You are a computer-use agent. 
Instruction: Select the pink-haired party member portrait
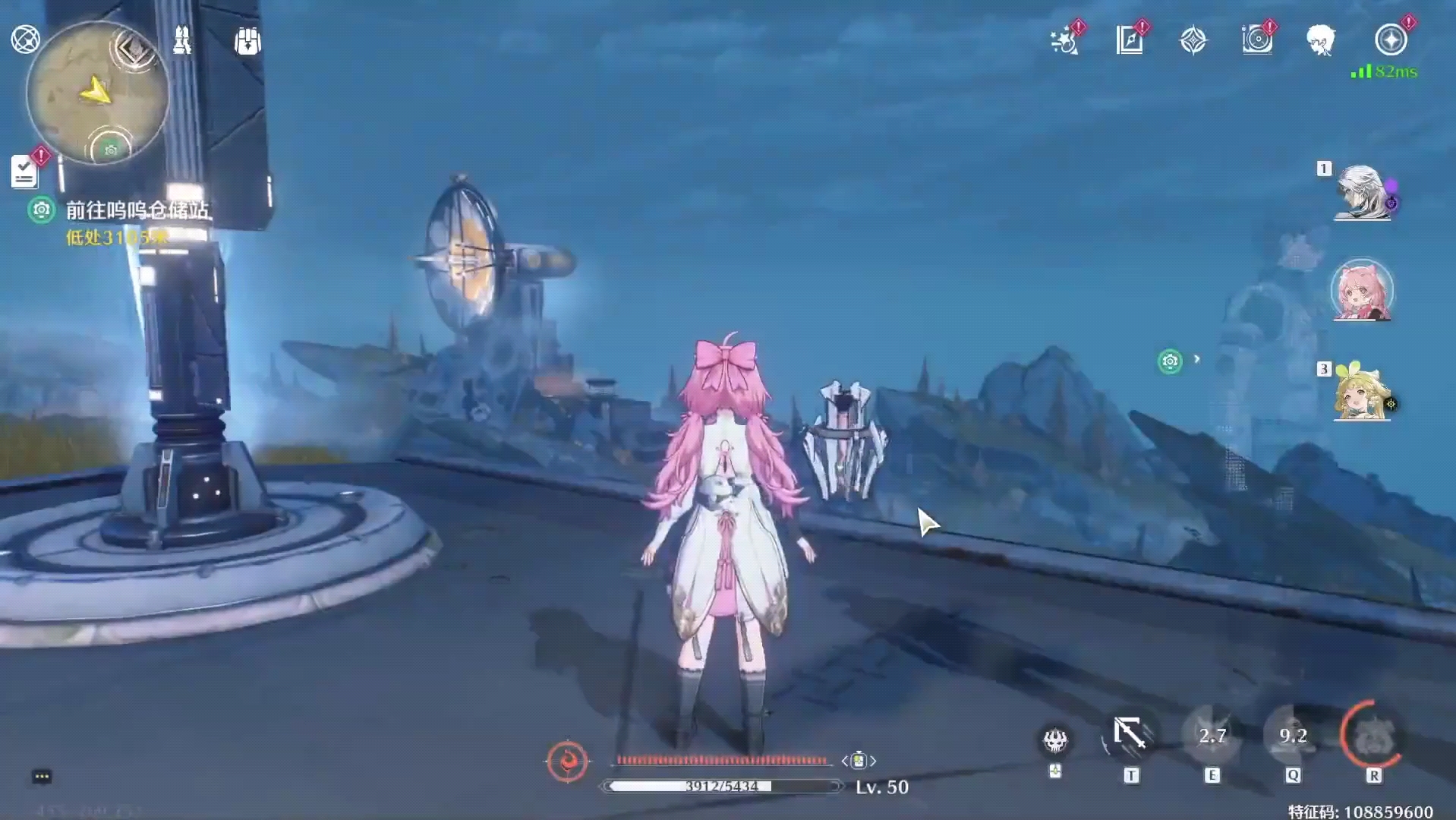pyautogui.click(x=1363, y=292)
